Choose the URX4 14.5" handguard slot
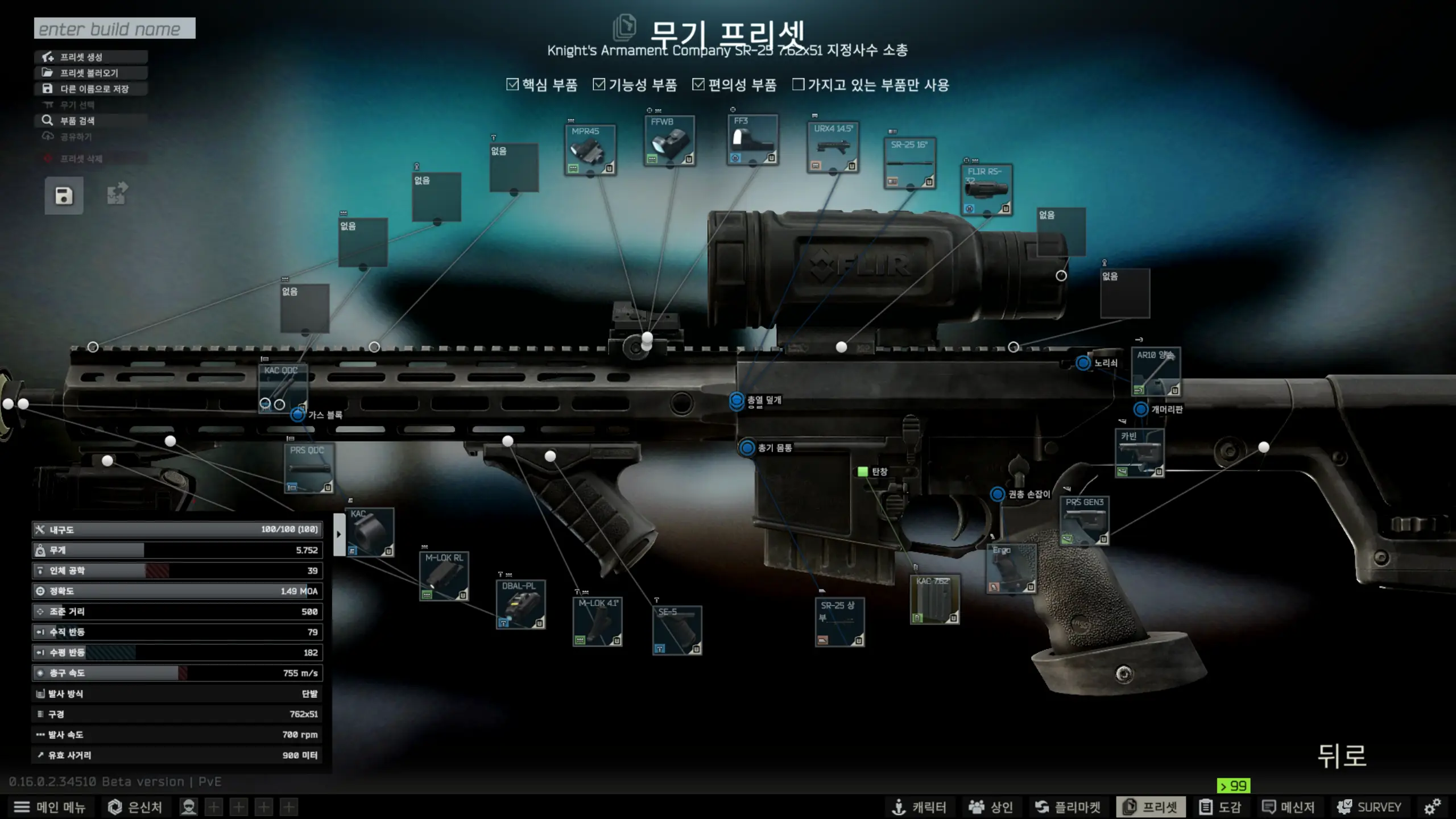The image size is (1456, 819). 833,147
